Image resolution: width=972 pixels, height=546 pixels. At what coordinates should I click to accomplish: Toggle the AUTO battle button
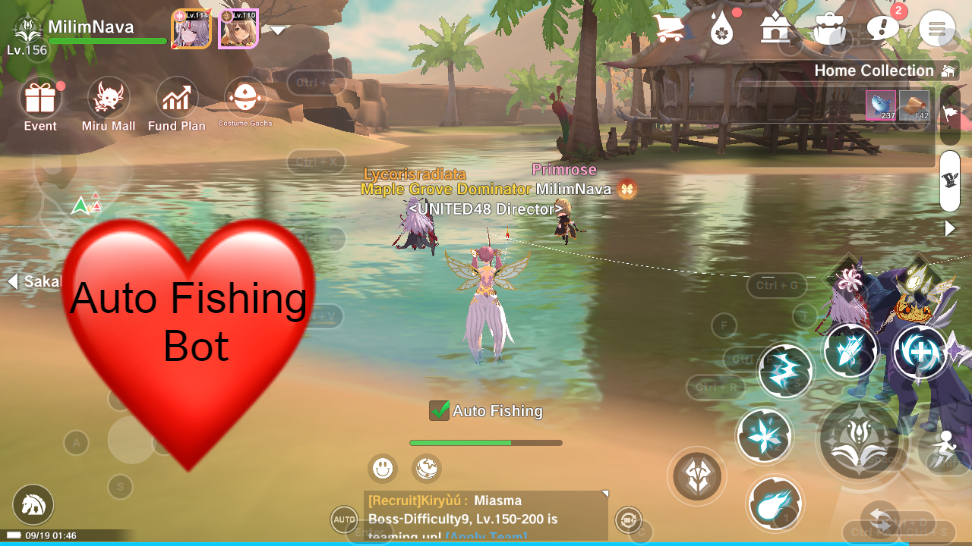344,519
